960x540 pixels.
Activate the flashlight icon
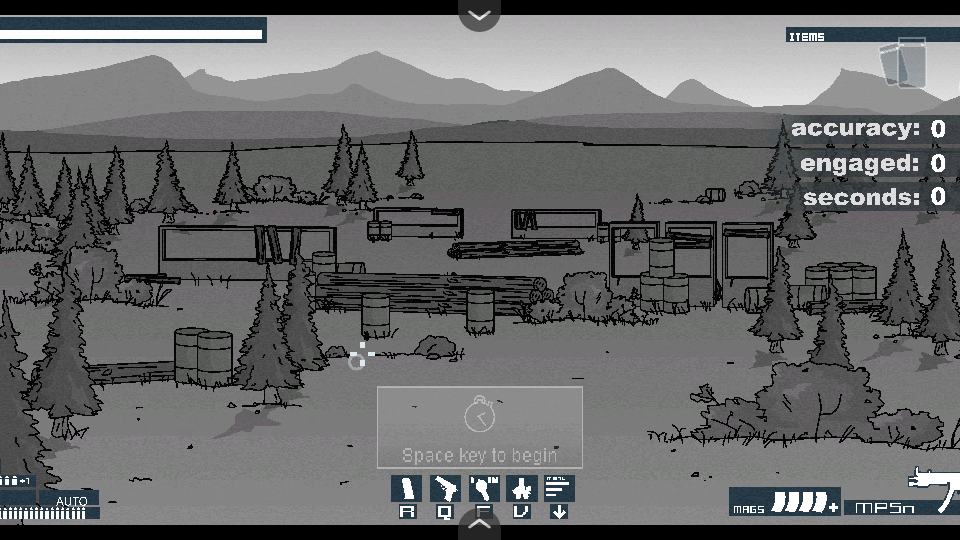click(x=484, y=489)
